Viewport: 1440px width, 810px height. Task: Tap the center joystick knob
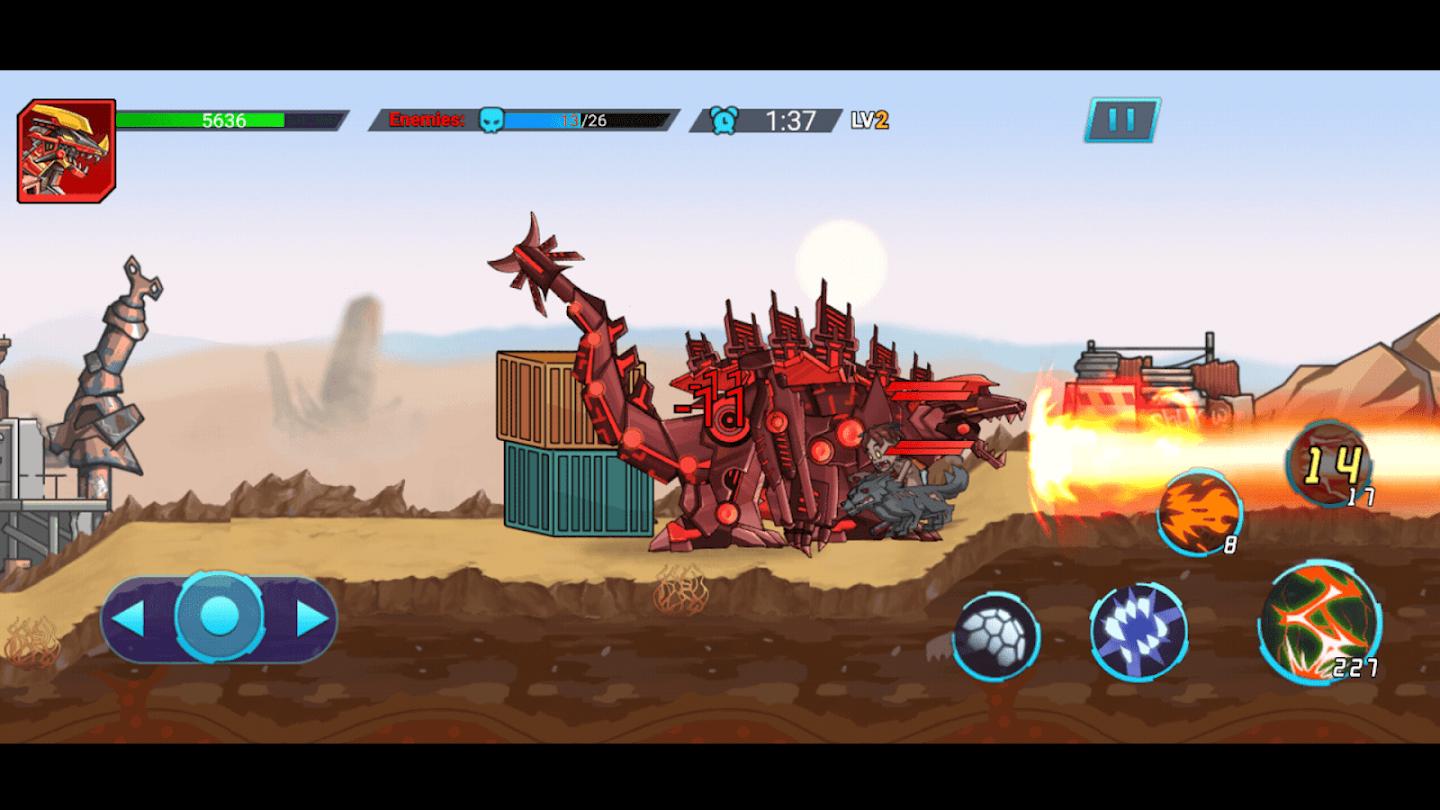pos(219,617)
